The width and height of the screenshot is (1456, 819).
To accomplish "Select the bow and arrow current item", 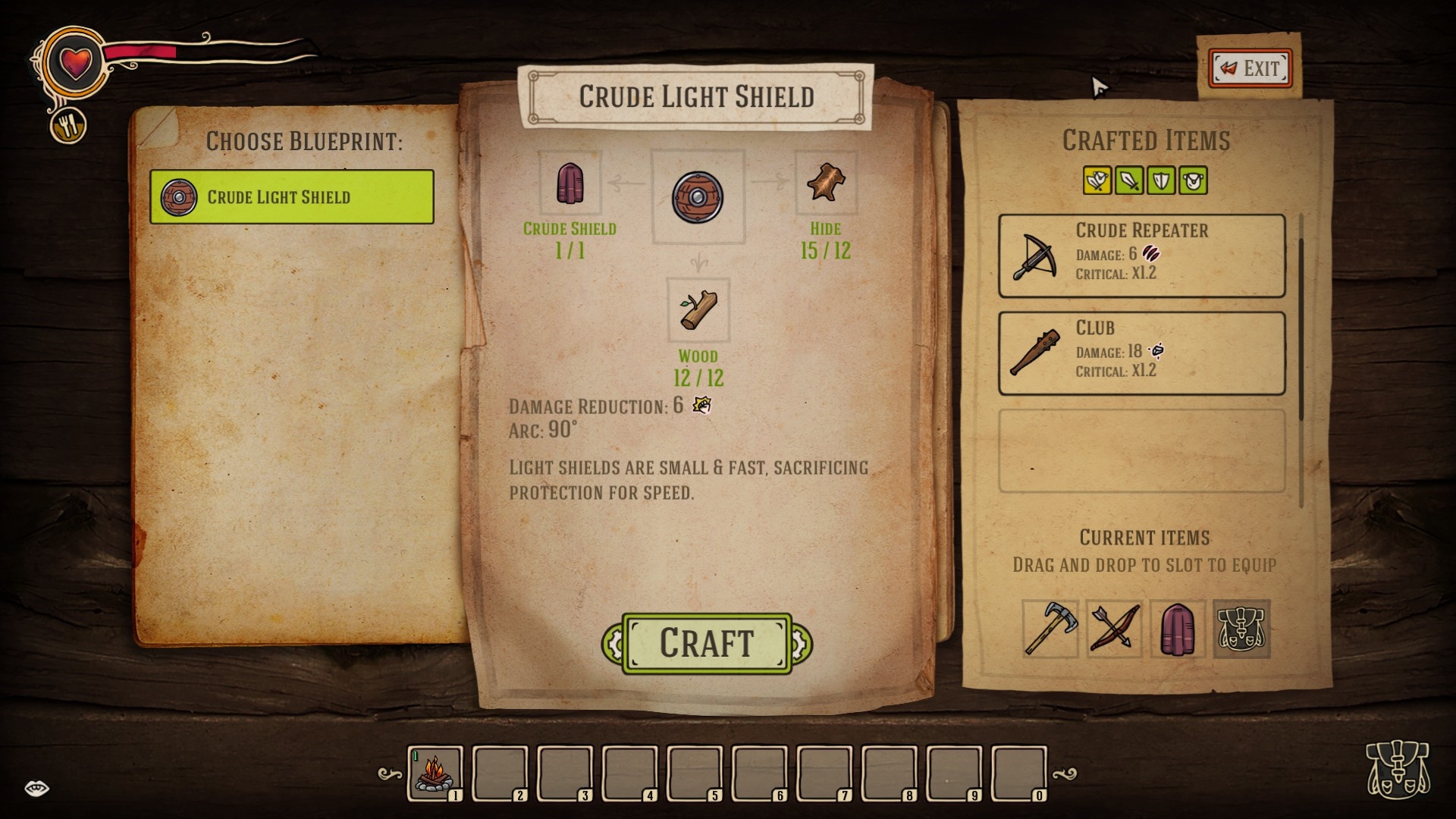I will click(1114, 629).
